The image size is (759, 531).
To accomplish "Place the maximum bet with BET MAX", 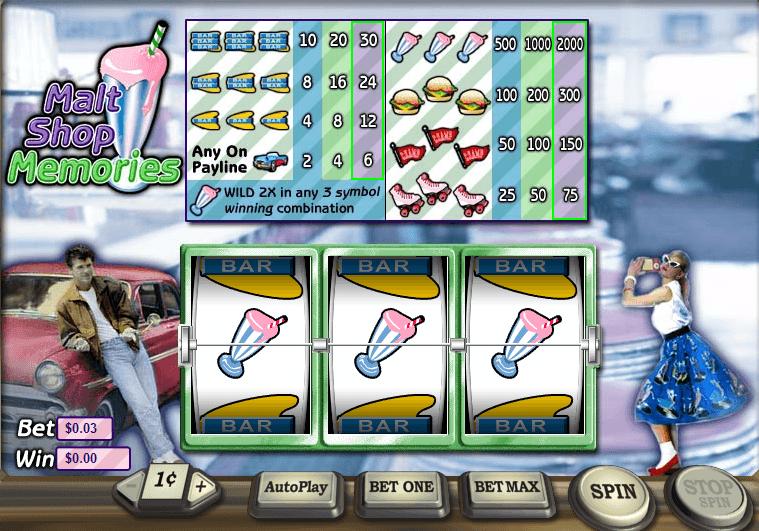I will [x=507, y=489].
